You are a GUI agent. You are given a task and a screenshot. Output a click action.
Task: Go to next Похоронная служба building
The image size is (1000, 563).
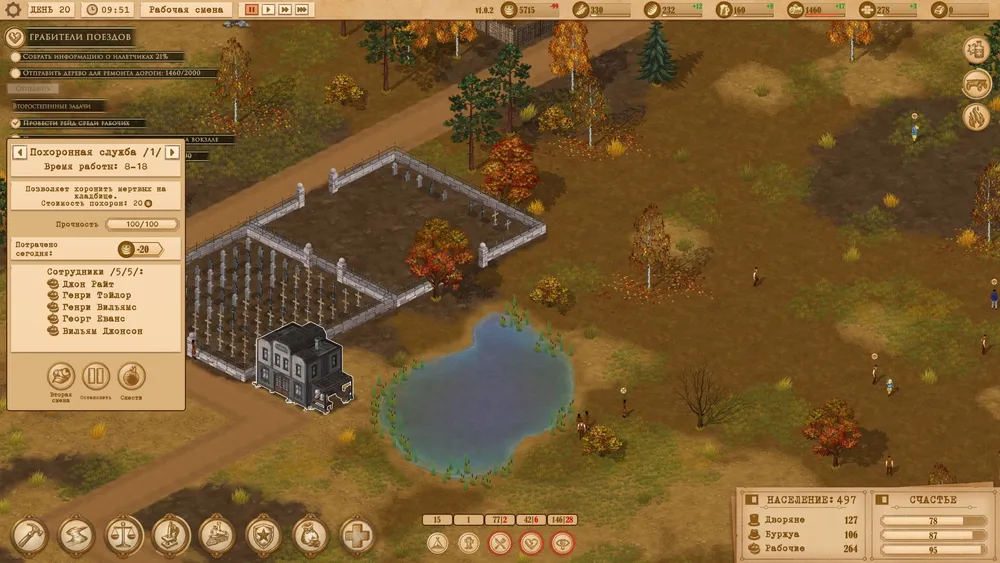pyautogui.click(x=171, y=152)
